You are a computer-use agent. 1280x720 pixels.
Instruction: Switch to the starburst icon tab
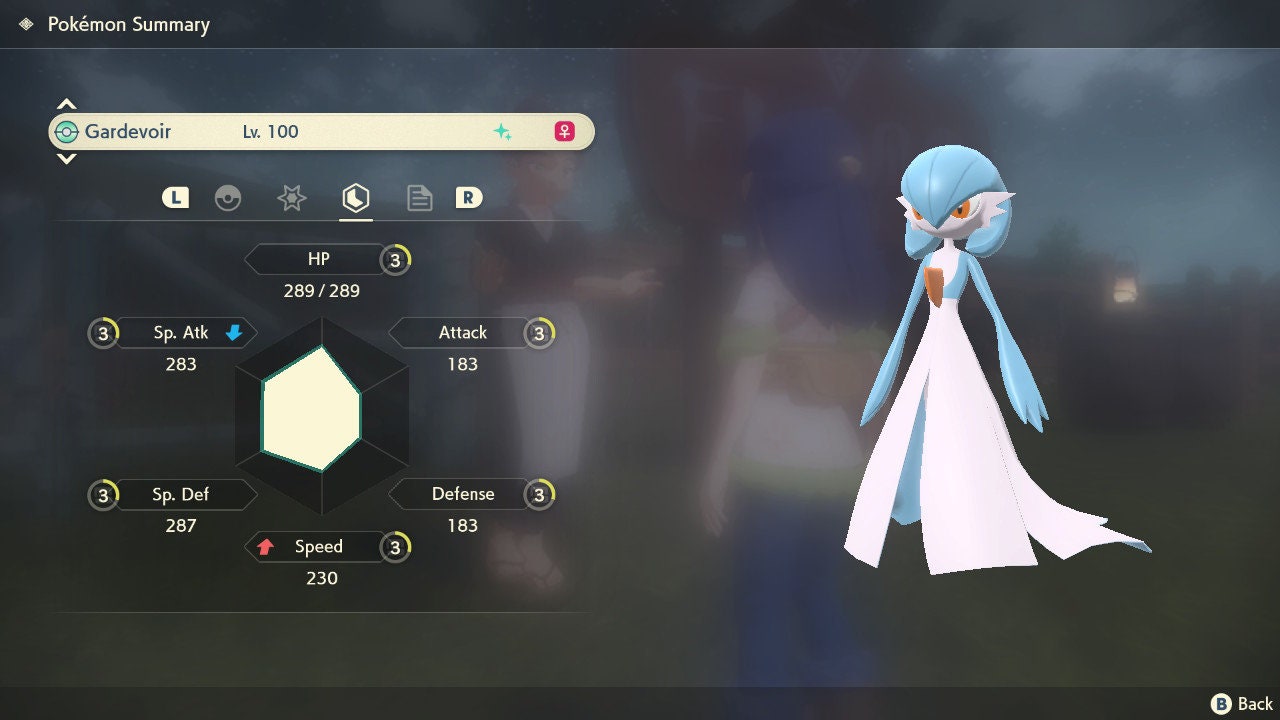tap(291, 198)
